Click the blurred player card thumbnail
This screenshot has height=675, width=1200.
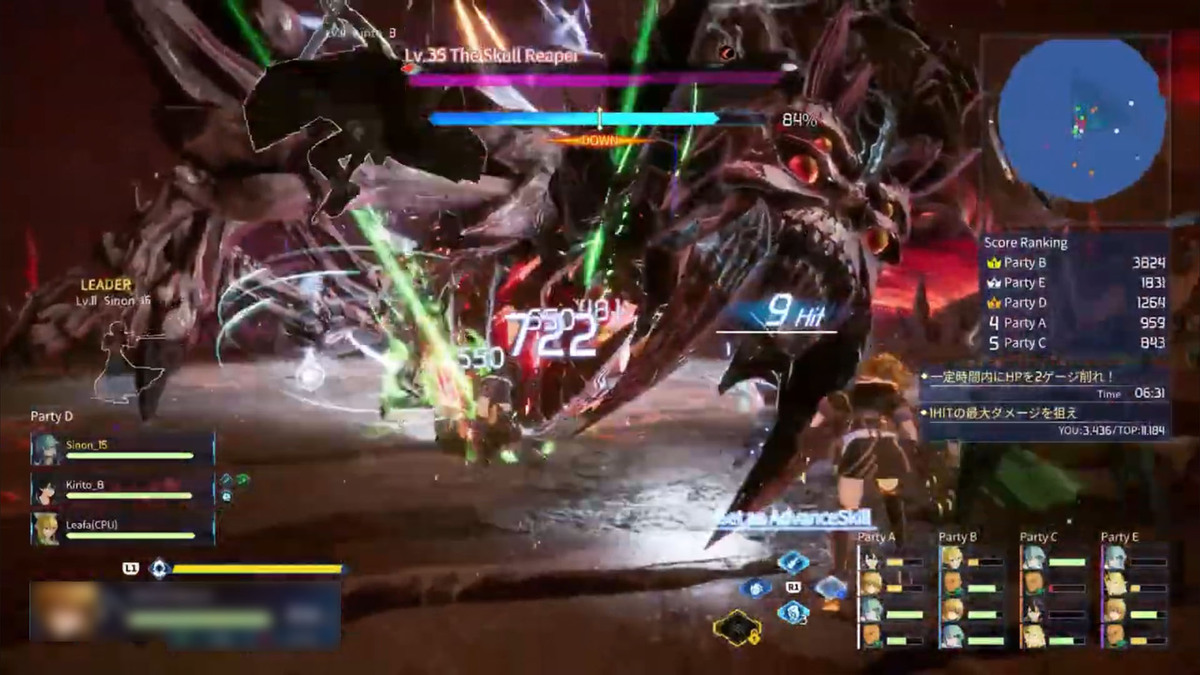[67, 611]
